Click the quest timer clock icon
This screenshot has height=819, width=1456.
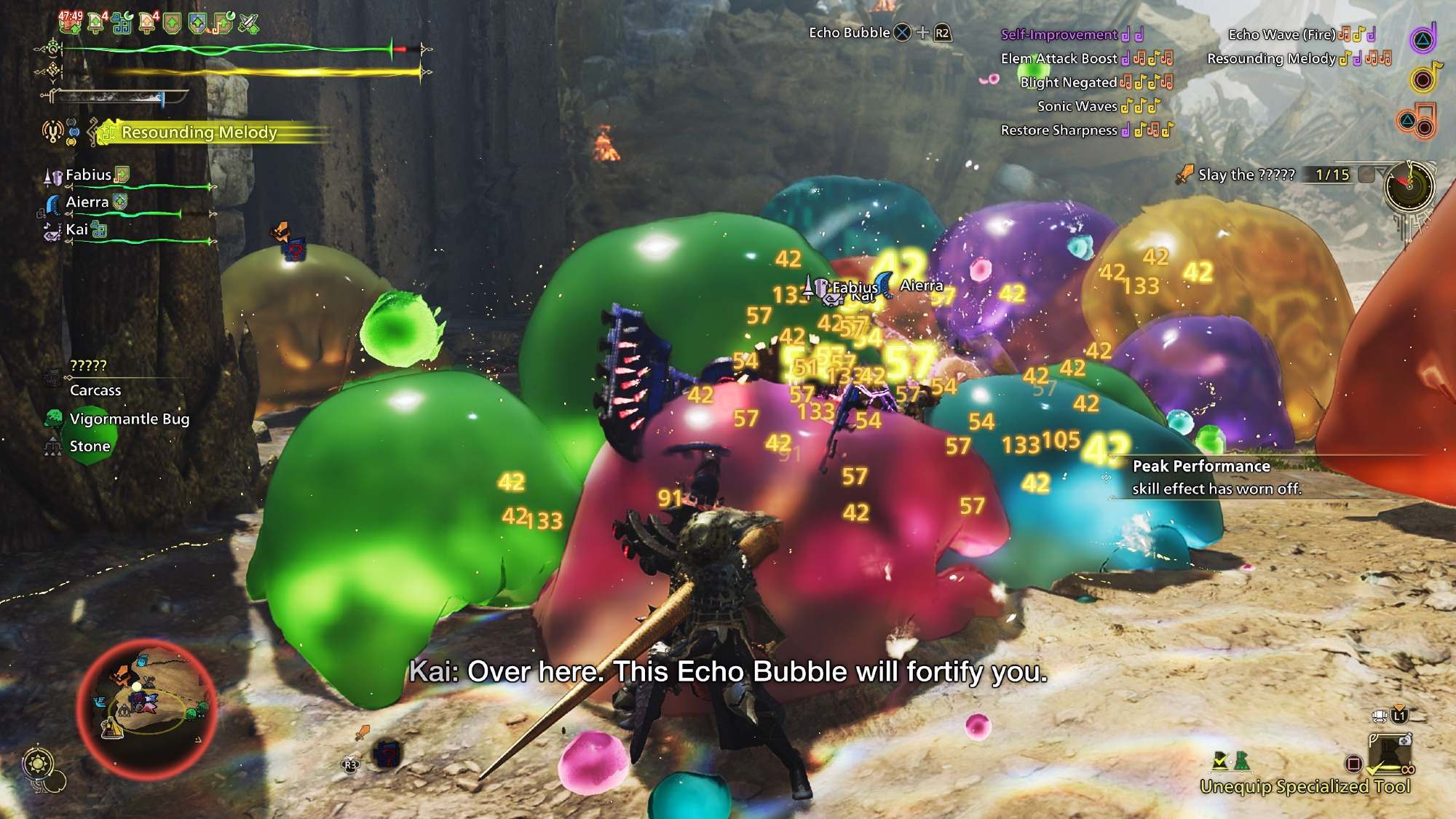[1409, 186]
